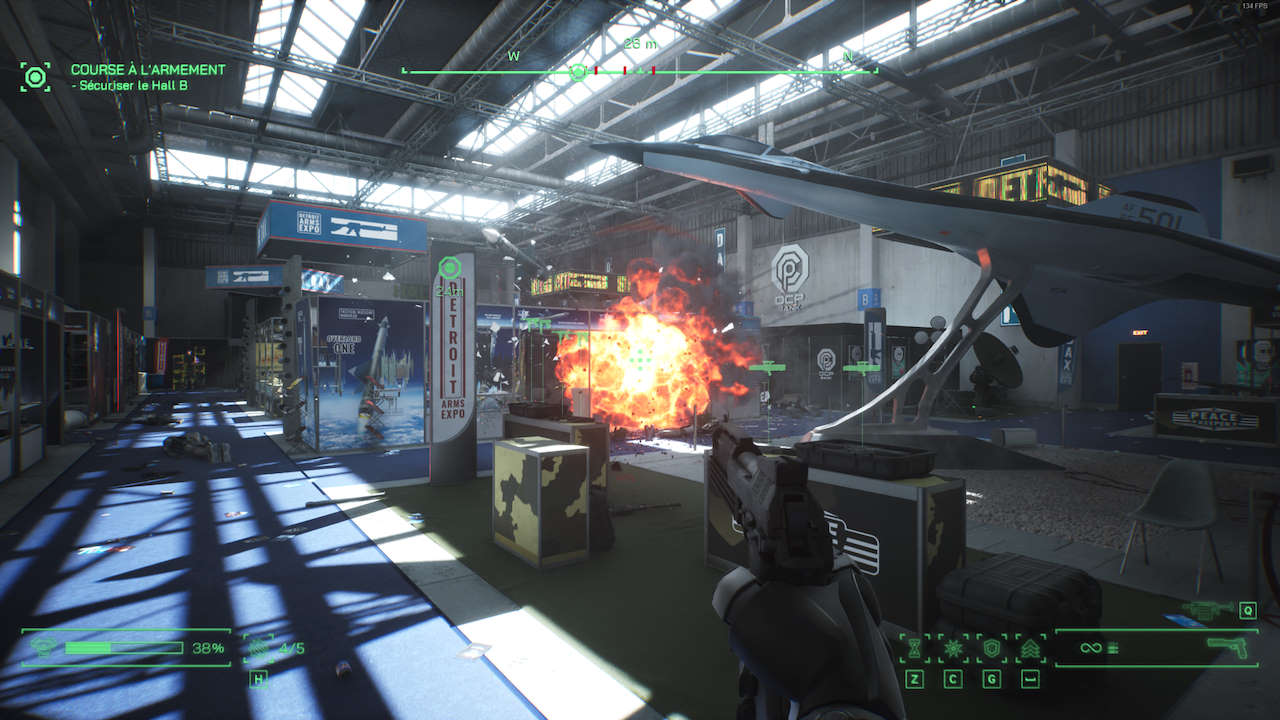
Task: Select the hourglass slow-motion ability icon
Action: coord(914,648)
